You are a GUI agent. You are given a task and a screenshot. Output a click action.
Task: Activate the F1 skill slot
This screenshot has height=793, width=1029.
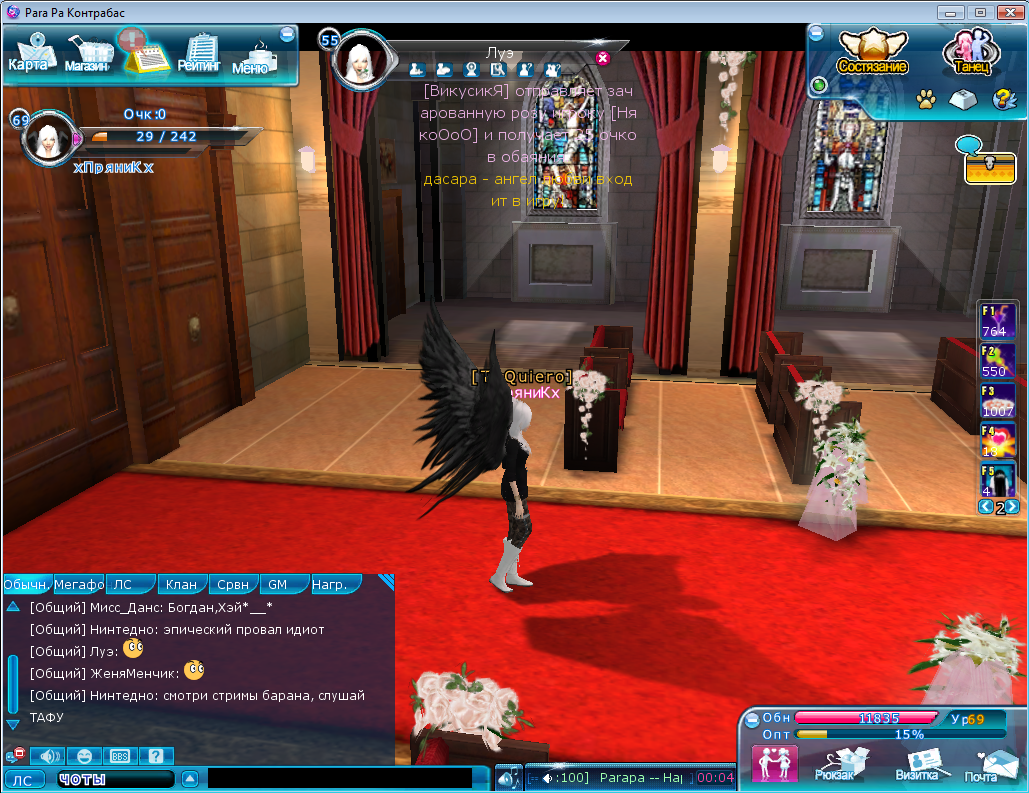(997, 320)
